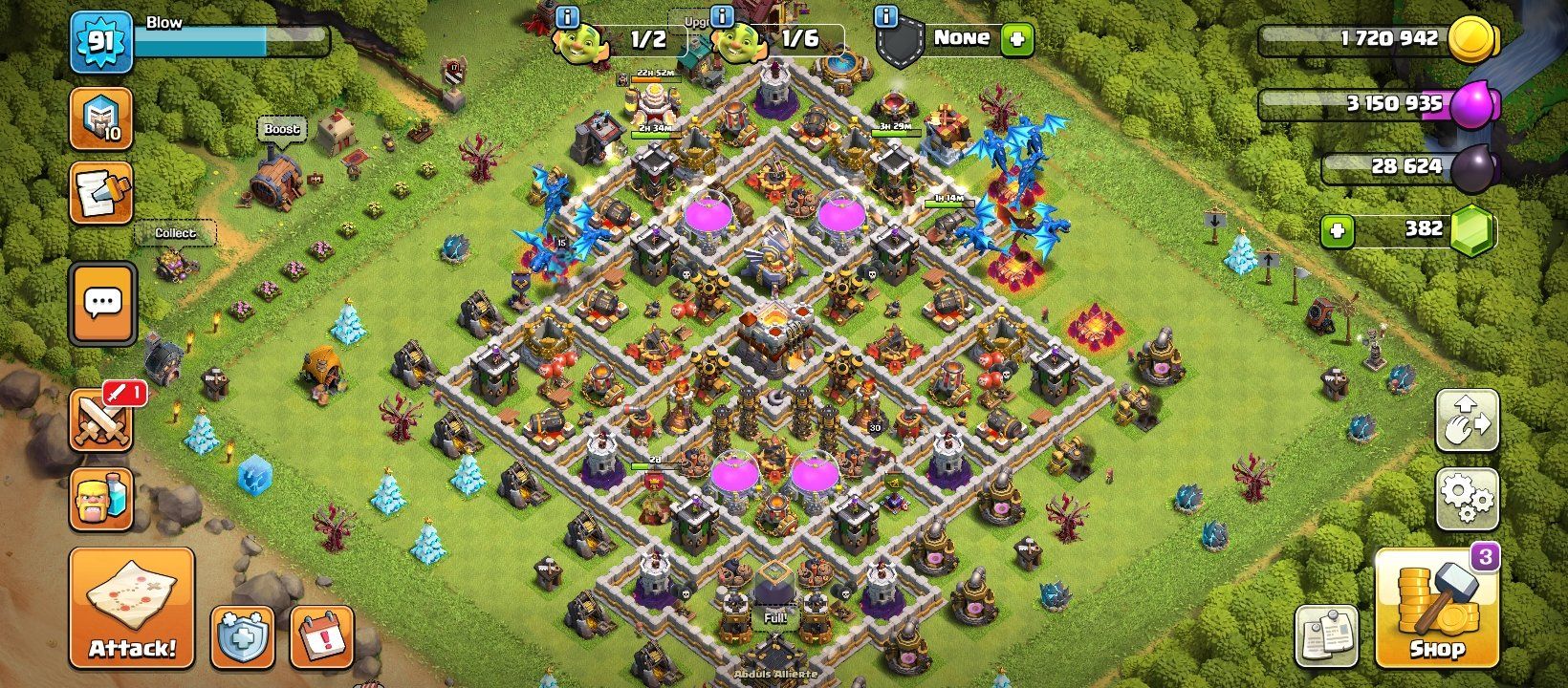Tap the Boost label above the barrel

coord(281,129)
